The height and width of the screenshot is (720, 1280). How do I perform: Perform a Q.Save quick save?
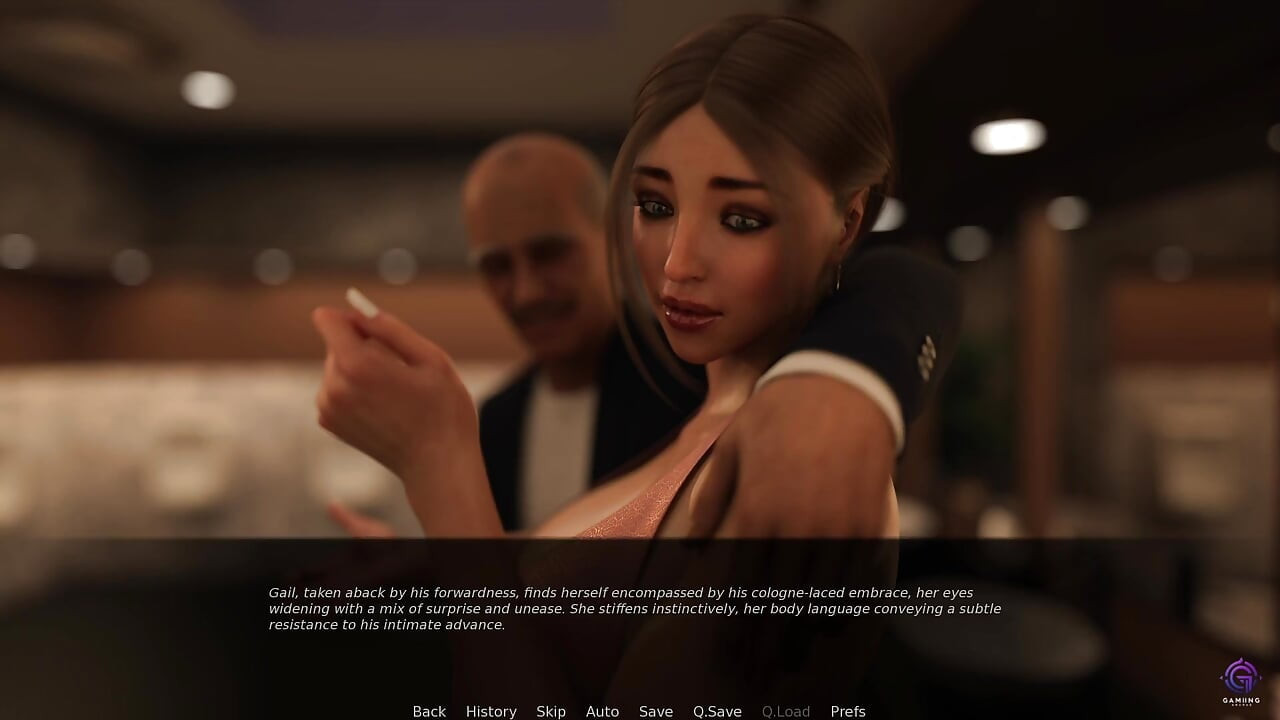(717, 711)
